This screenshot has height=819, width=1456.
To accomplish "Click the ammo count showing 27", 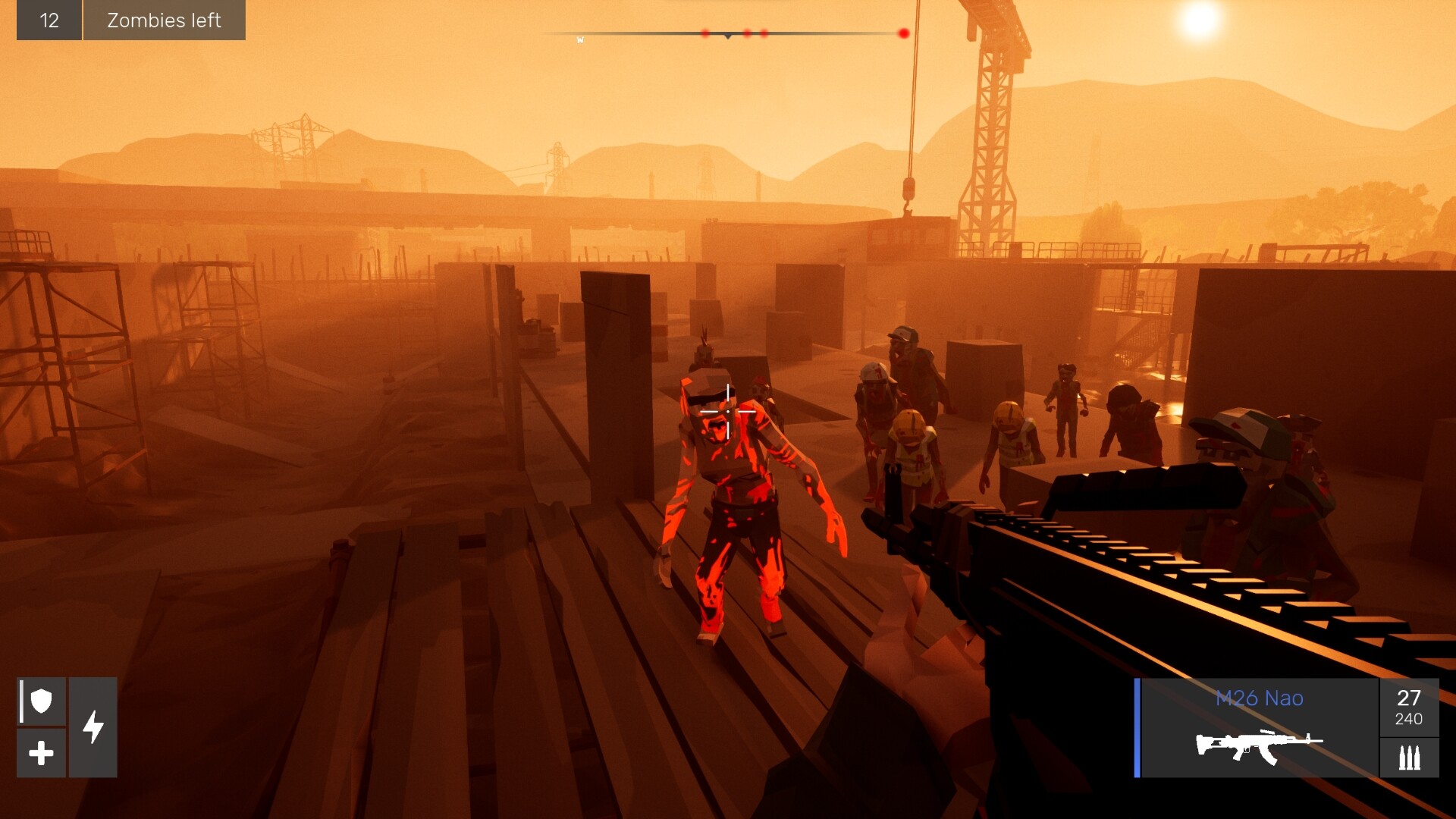I will 1409,698.
